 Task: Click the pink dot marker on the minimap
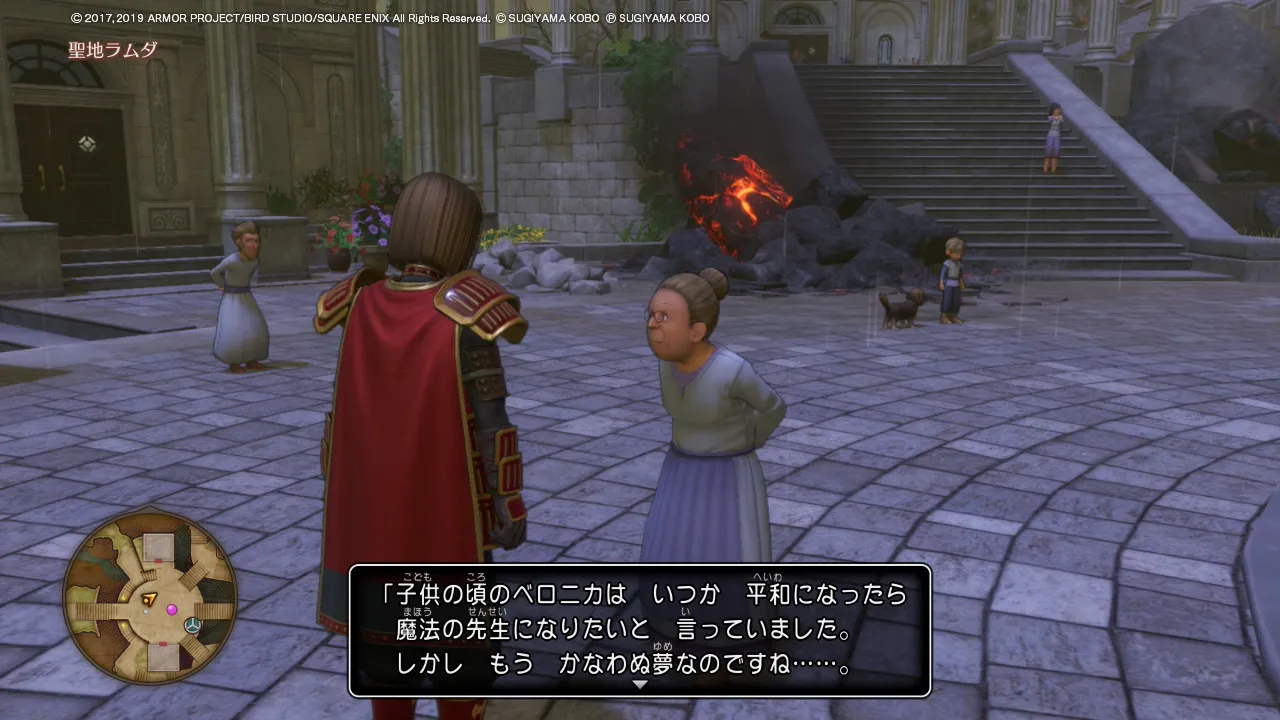pos(172,609)
